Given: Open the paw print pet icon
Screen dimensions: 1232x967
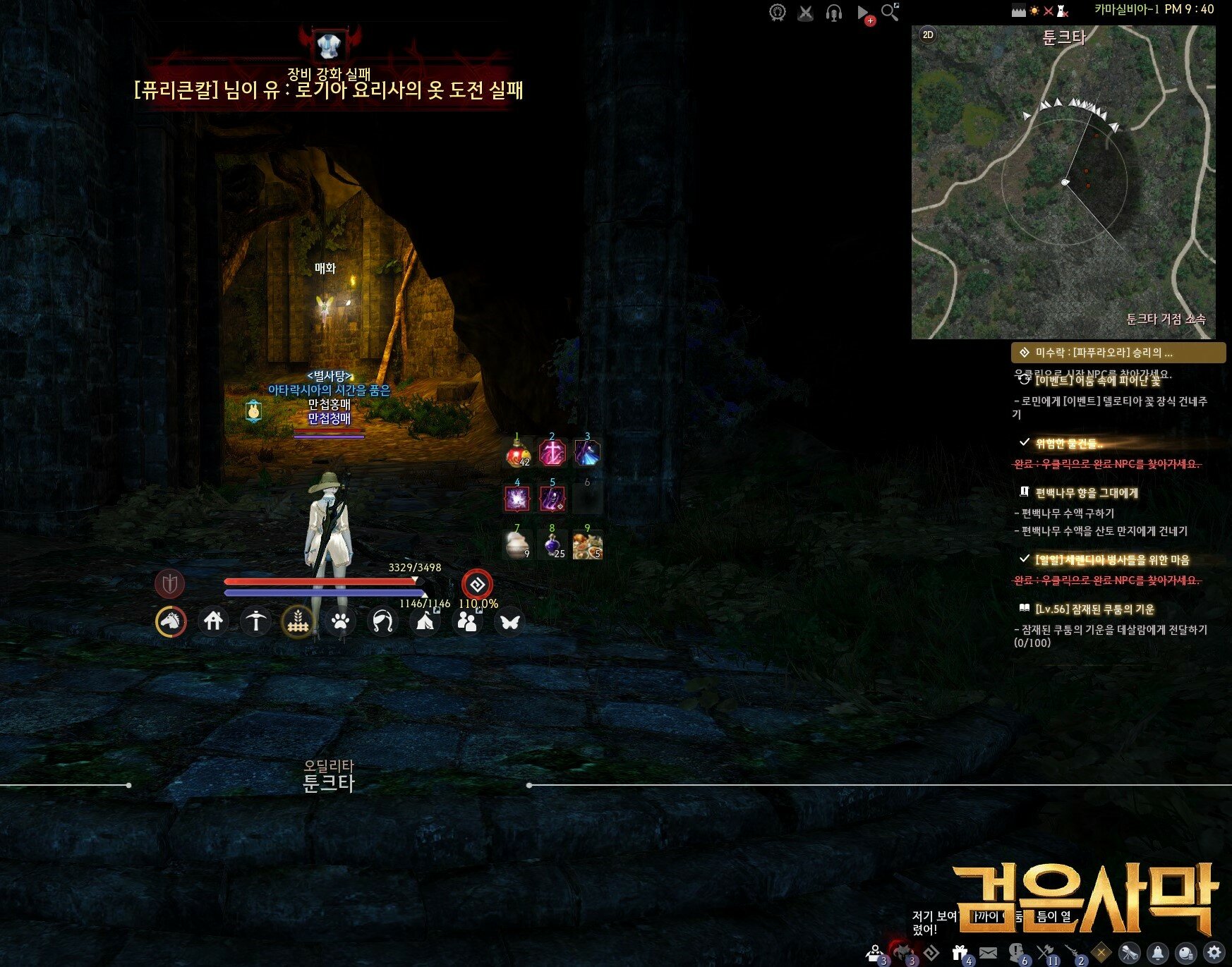Looking at the screenshot, I should [340, 621].
